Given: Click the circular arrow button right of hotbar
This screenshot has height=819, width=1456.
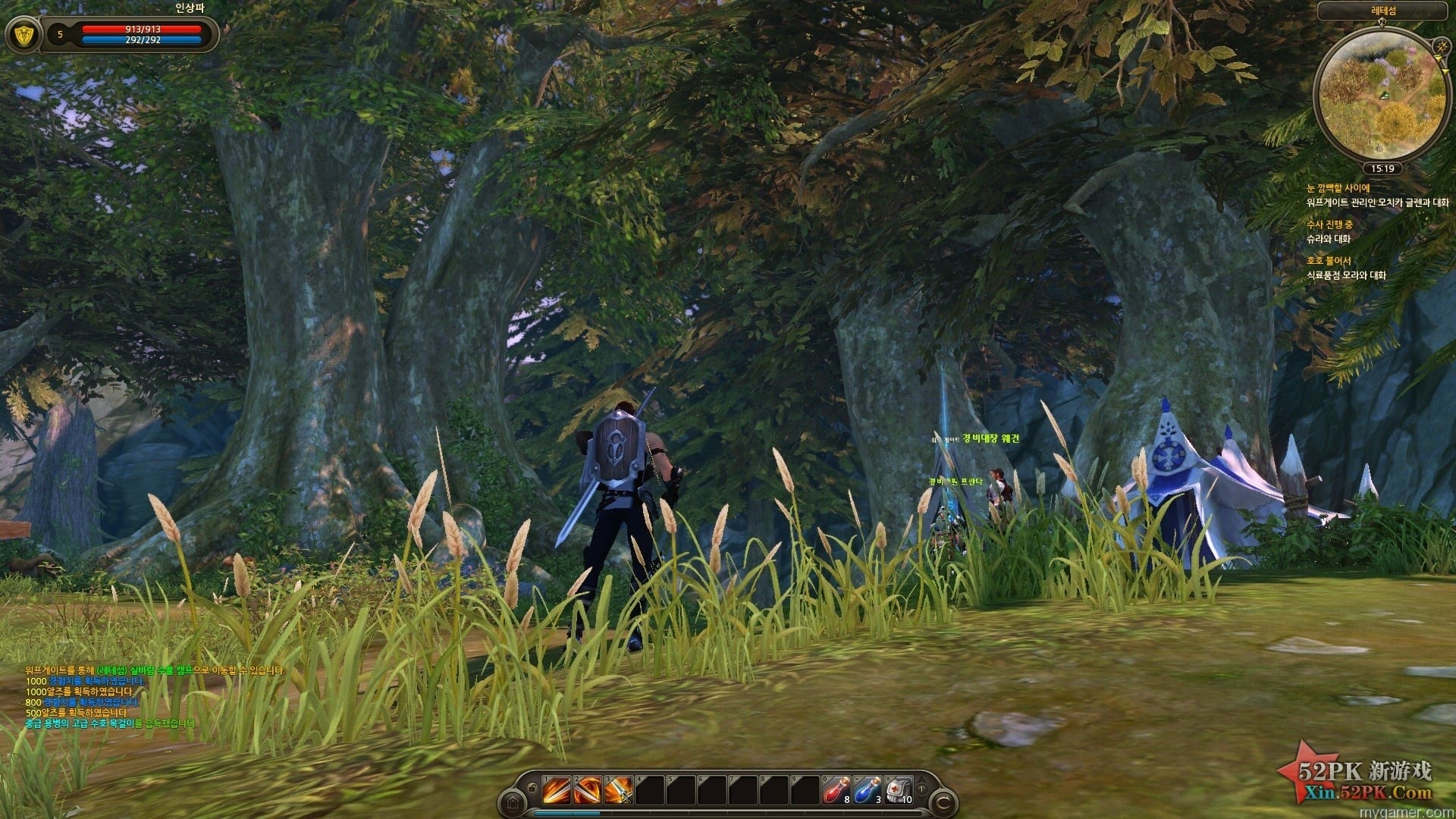Looking at the screenshot, I should point(944,801).
